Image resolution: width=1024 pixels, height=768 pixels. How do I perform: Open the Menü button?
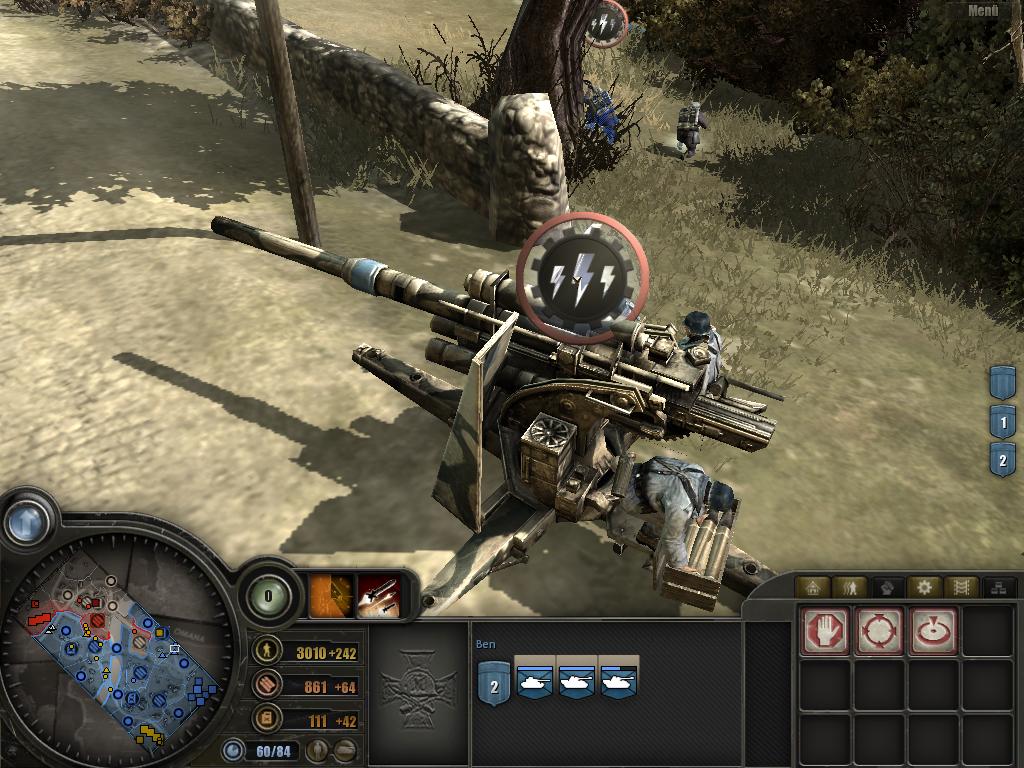click(x=982, y=12)
